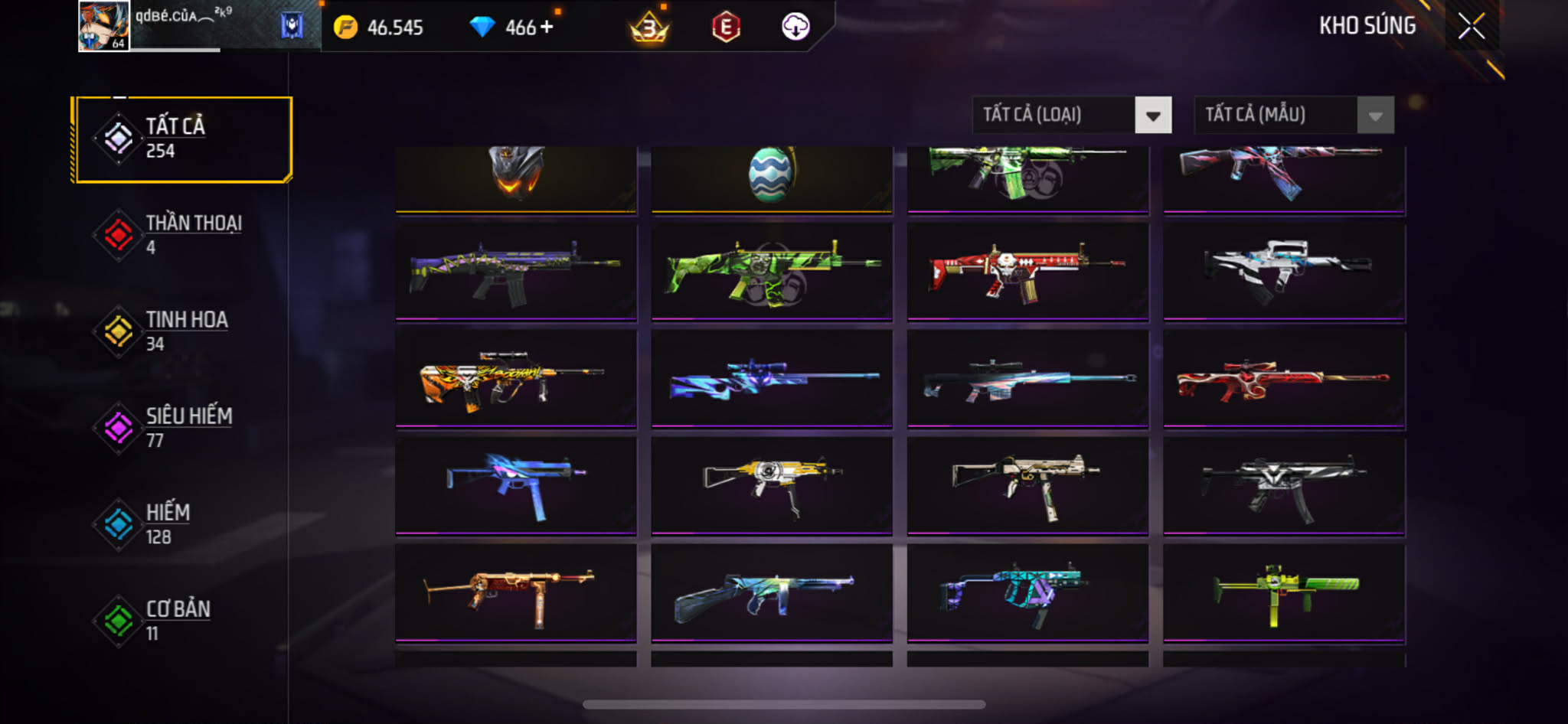Select the red skull SCAR skin

click(1027, 271)
